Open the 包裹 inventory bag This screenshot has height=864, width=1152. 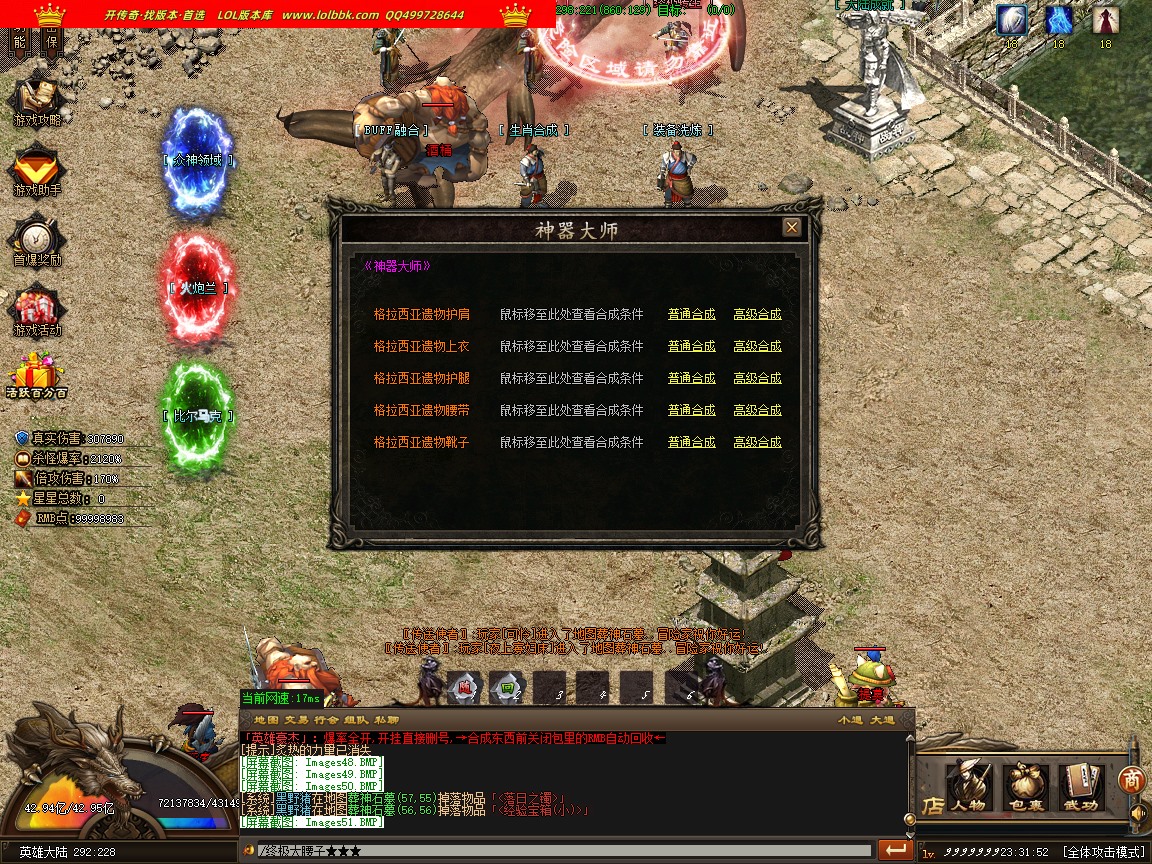(x=1024, y=786)
